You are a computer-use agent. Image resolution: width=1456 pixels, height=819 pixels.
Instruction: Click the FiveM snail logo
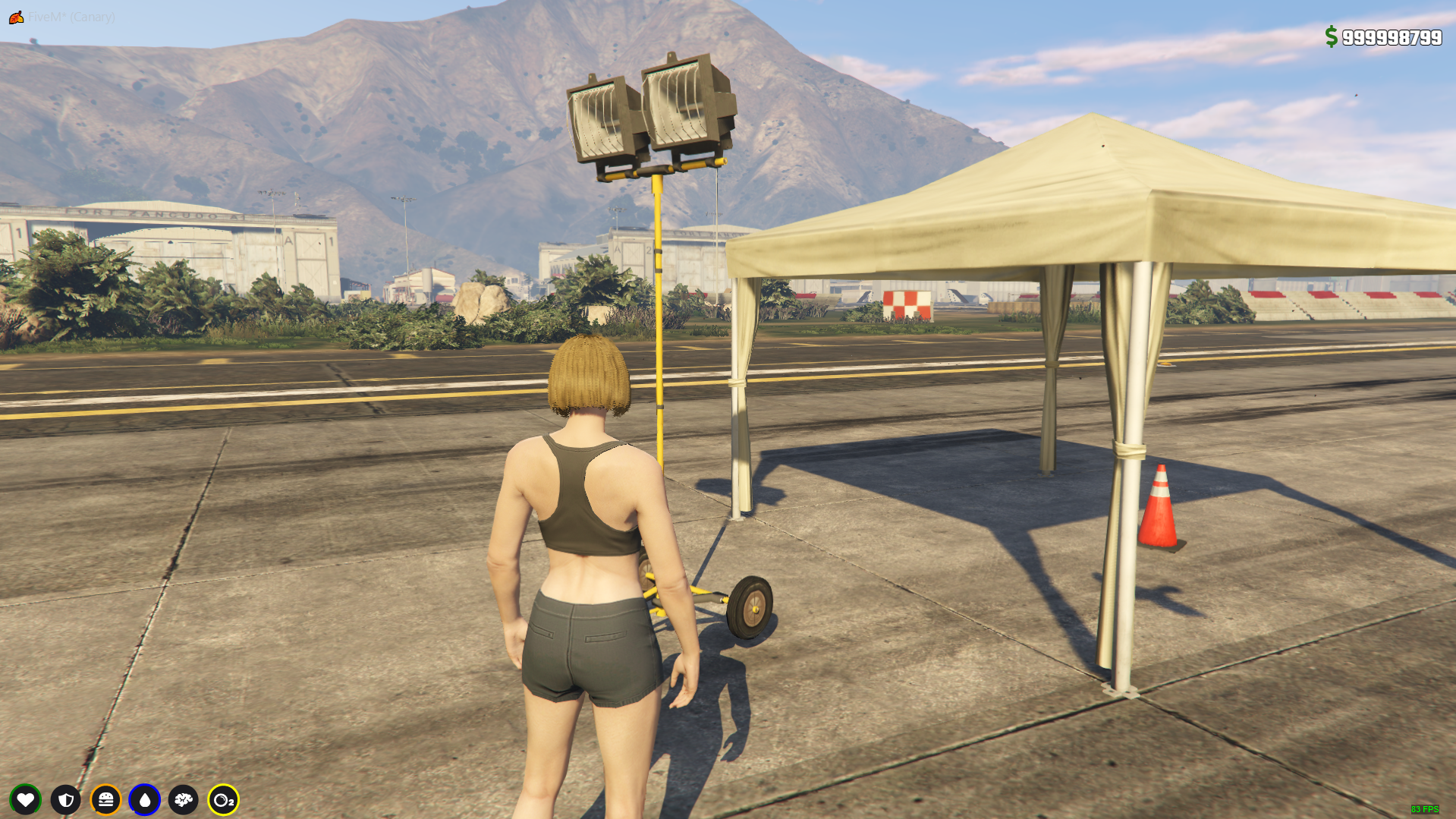click(x=16, y=17)
